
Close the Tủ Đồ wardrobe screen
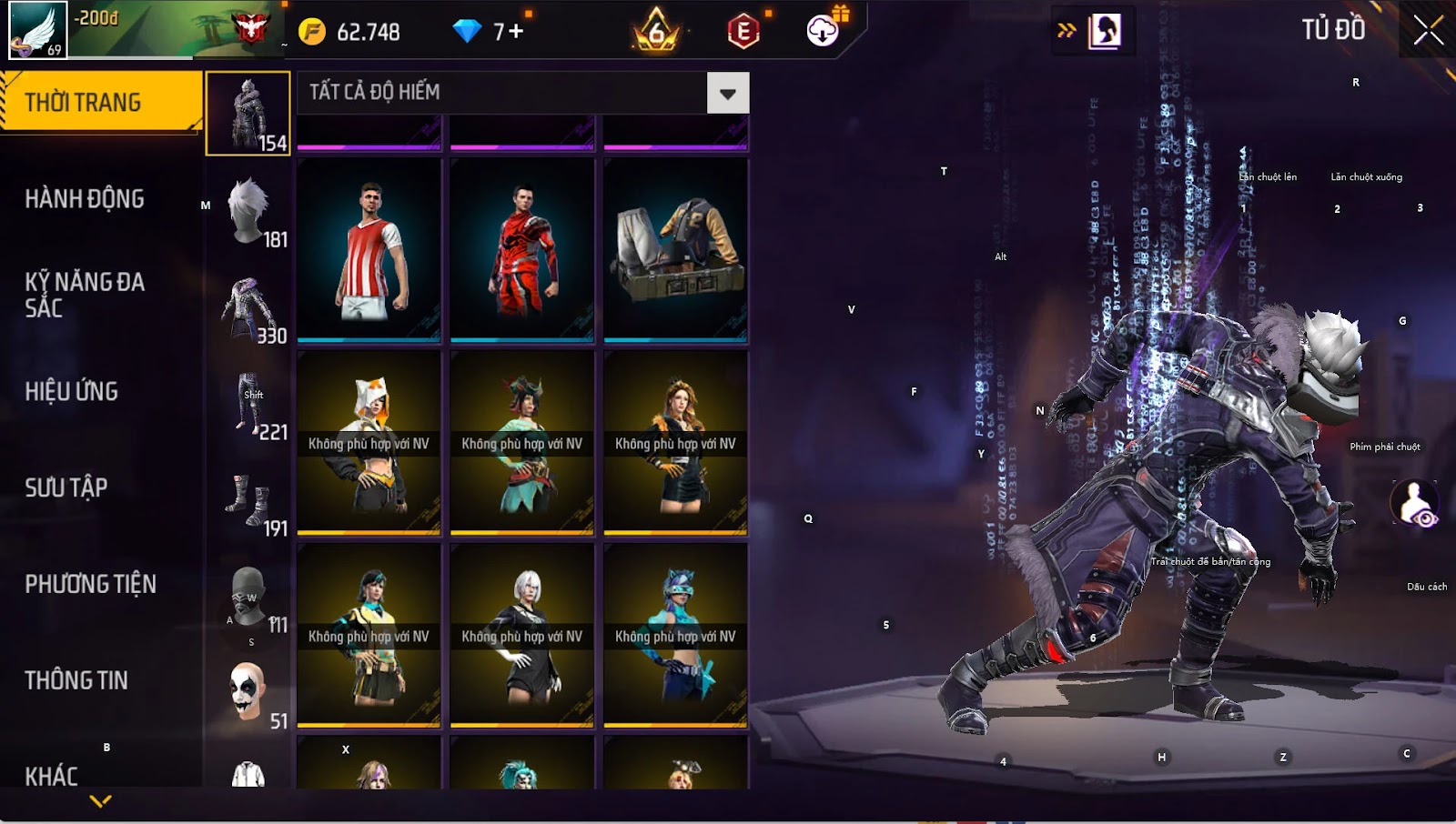[x=1428, y=31]
